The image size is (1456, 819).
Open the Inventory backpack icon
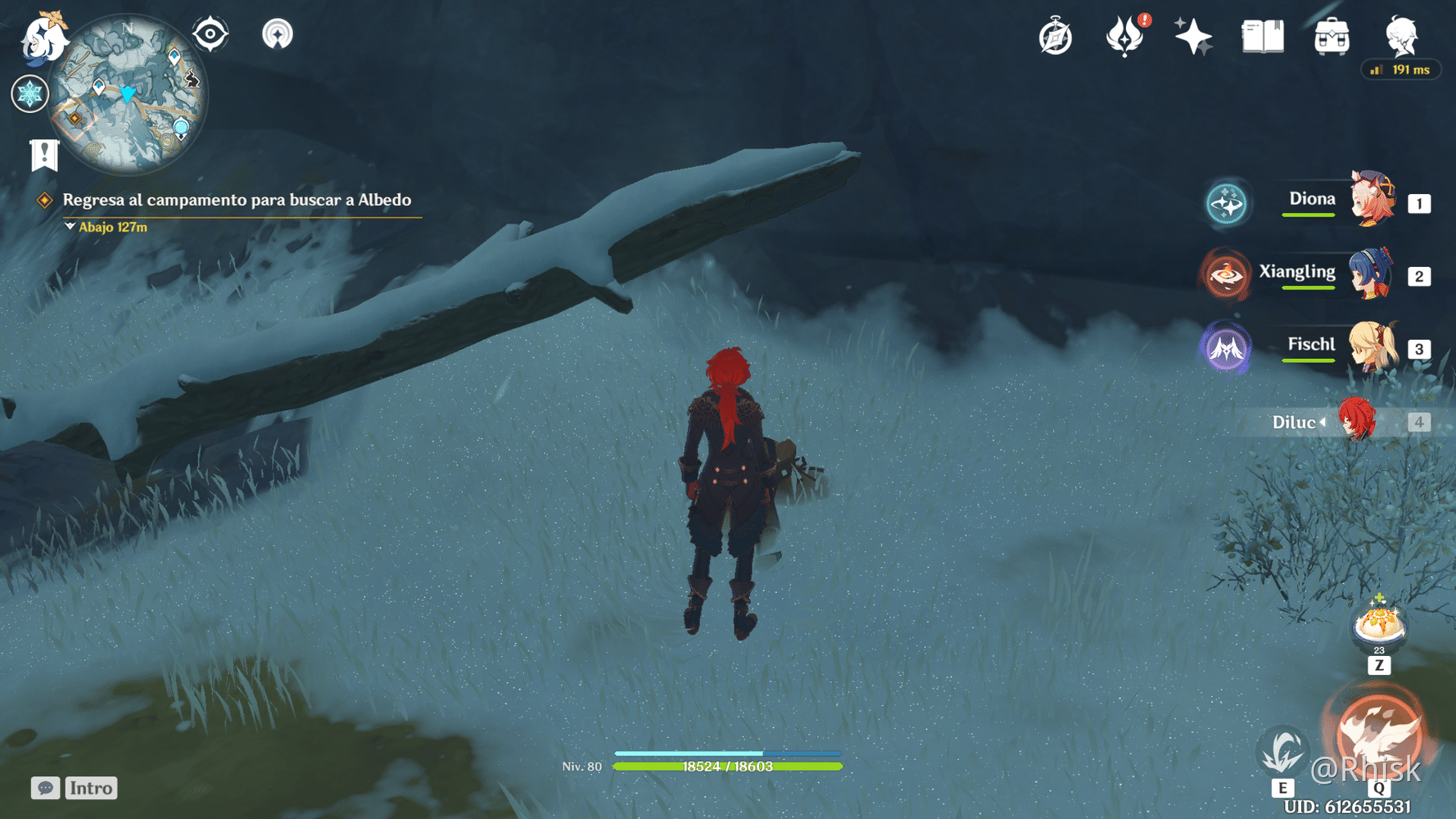pyautogui.click(x=1330, y=35)
